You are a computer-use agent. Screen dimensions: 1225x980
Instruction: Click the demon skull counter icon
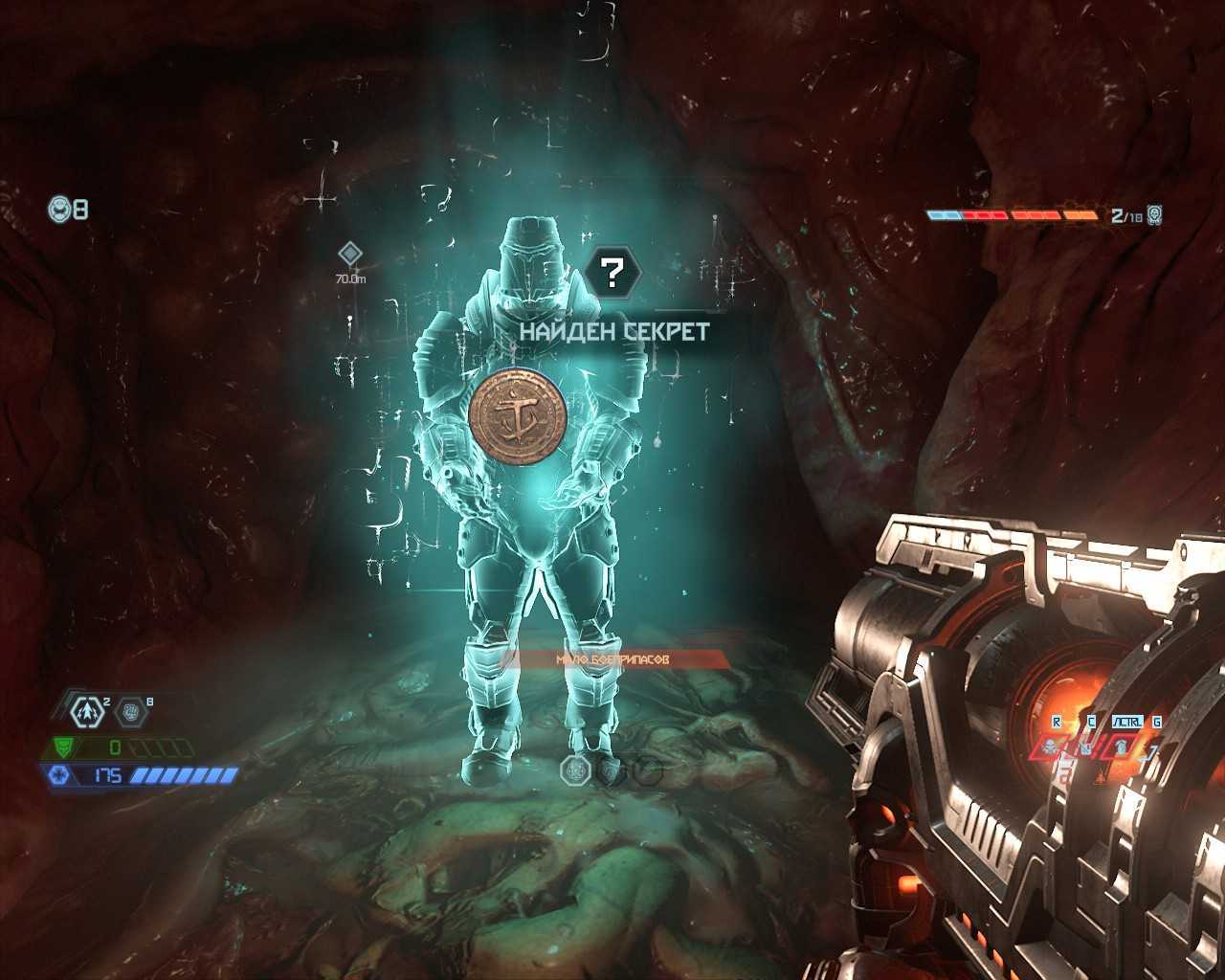pyautogui.click(x=1153, y=215)
